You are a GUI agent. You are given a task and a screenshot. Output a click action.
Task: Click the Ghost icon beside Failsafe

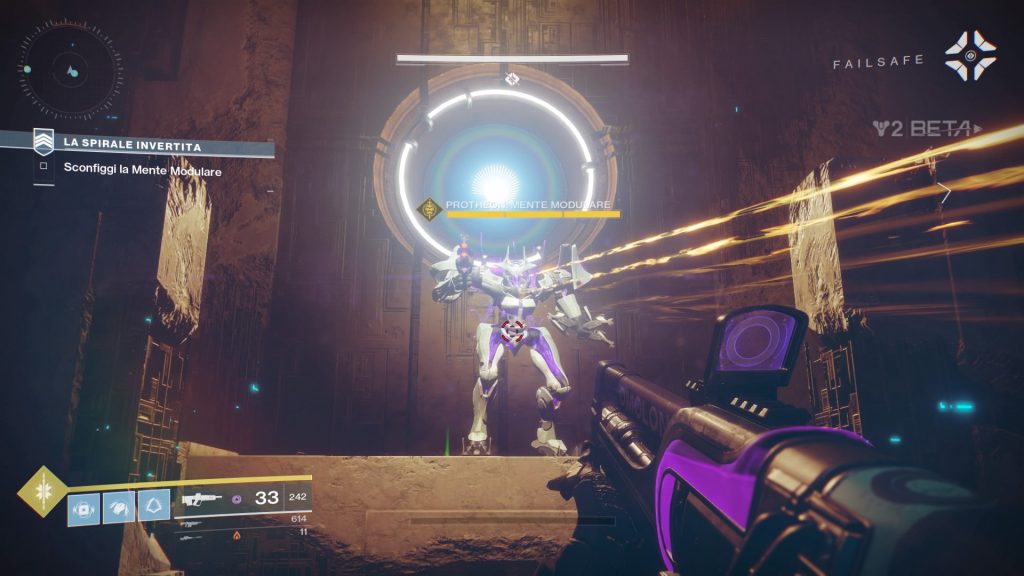[969, 56]
